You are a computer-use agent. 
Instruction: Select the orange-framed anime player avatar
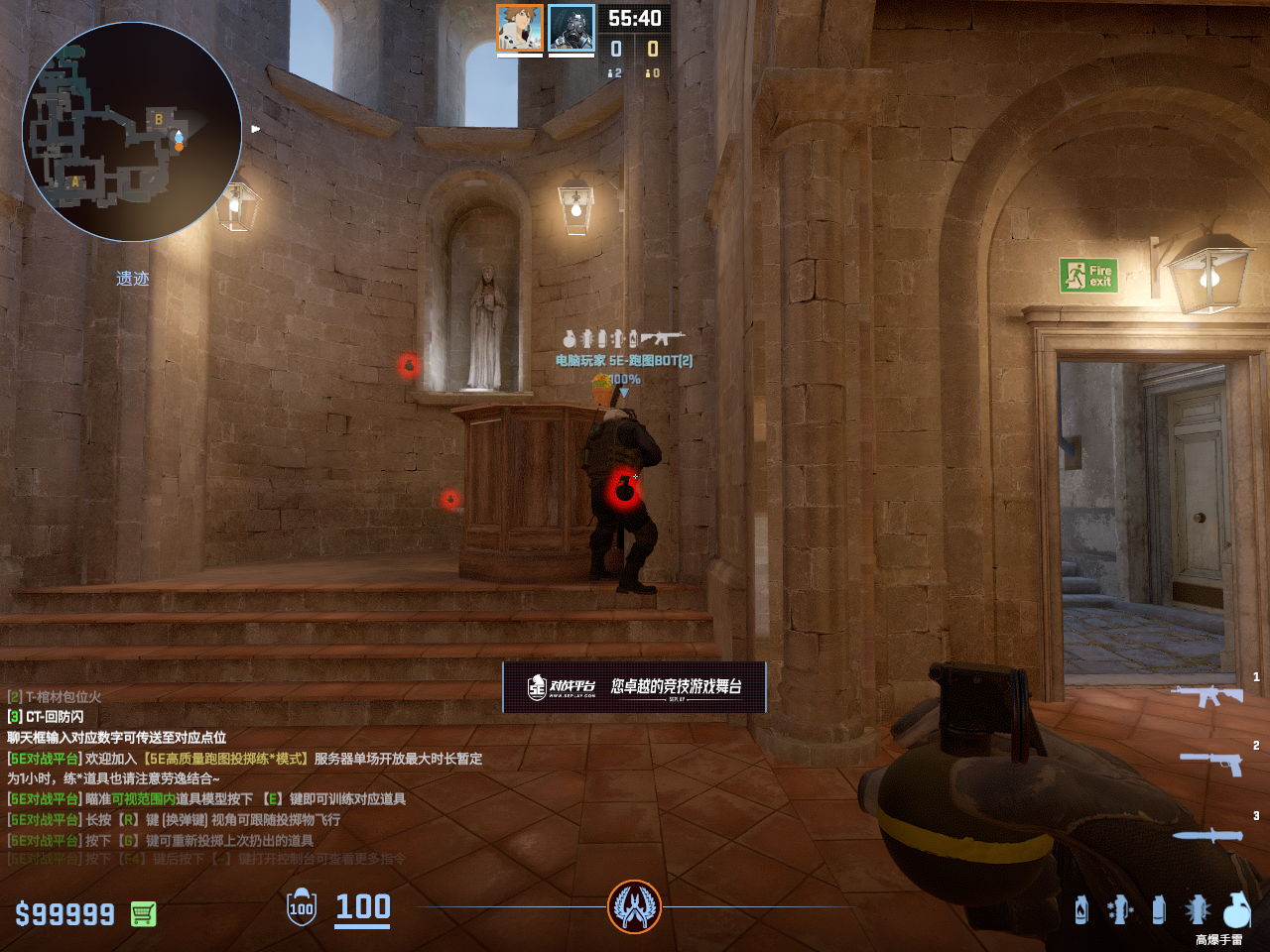(x=520, y=28)
